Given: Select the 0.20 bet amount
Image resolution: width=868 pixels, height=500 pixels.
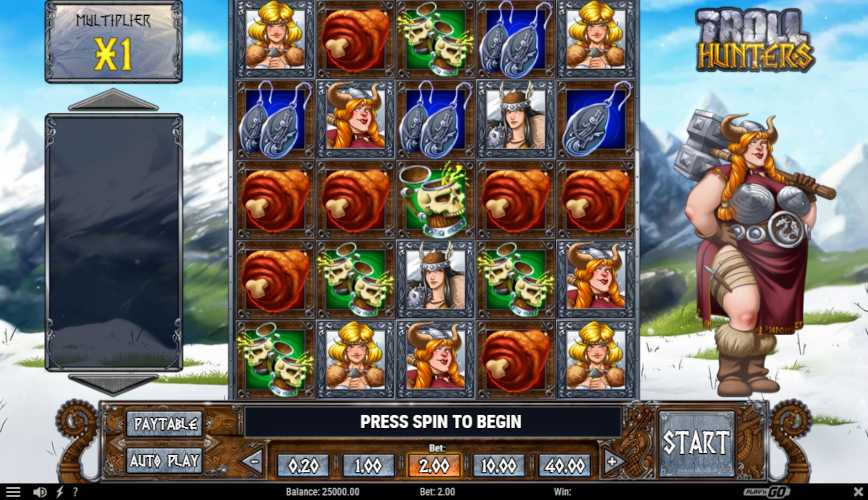Looking at the screenshot, I should (302, 465).
